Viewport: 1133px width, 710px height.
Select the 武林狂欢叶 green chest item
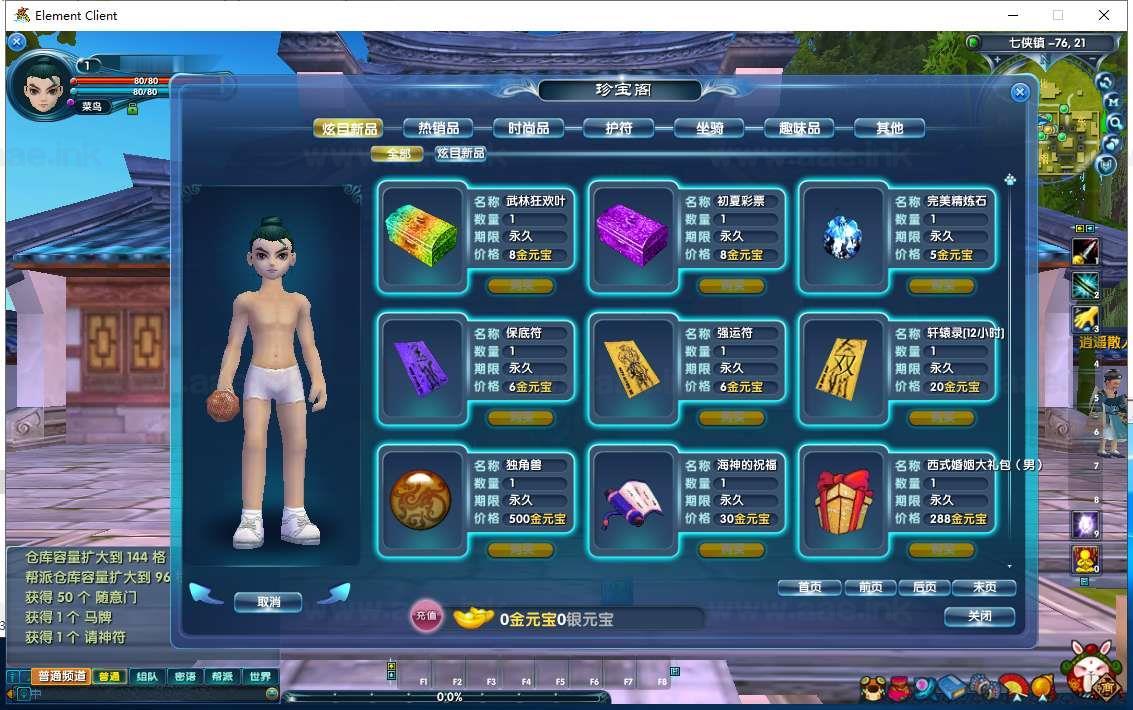tap(421, 234)
